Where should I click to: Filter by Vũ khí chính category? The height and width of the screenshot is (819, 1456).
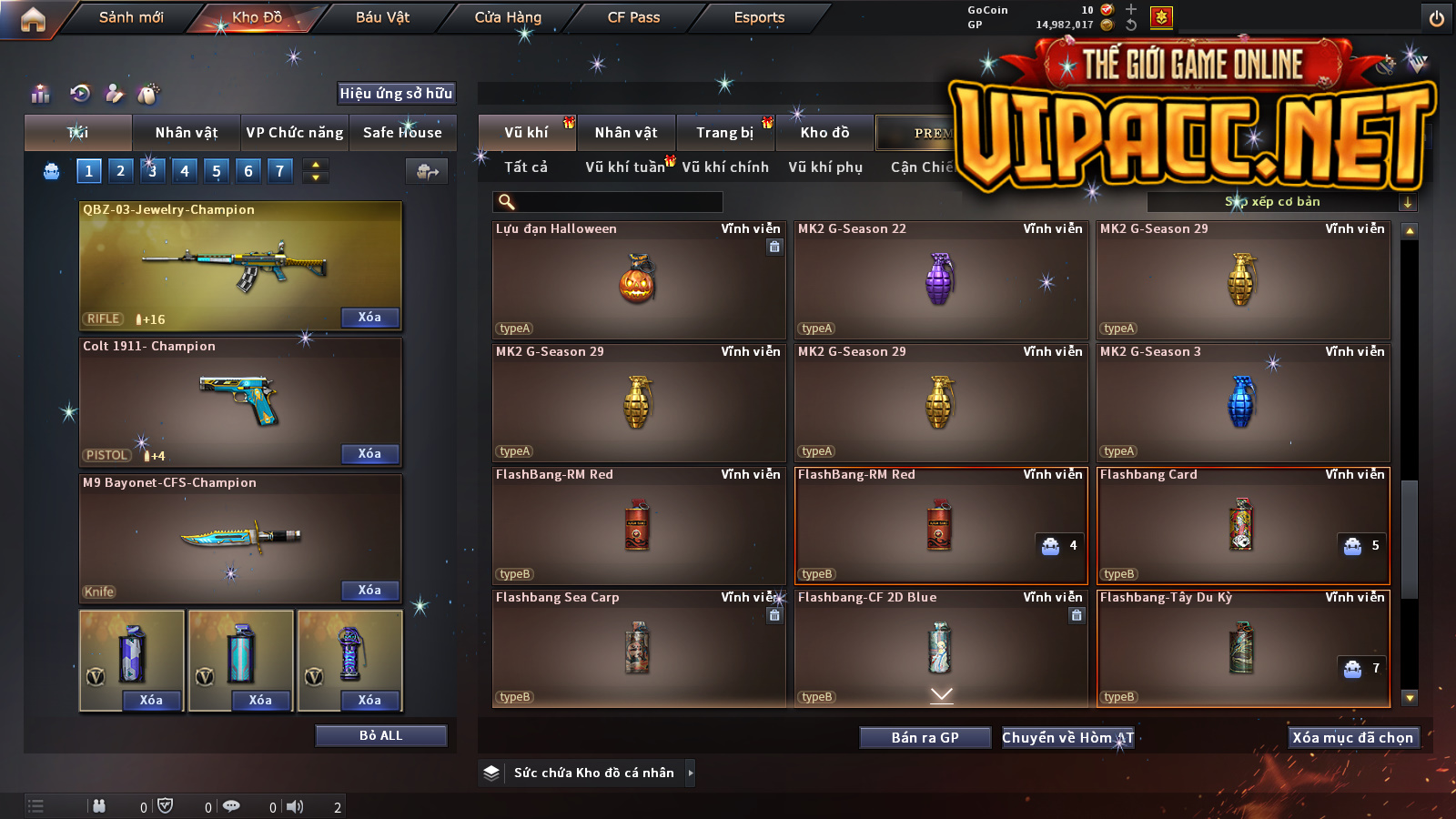coord(725,167)
